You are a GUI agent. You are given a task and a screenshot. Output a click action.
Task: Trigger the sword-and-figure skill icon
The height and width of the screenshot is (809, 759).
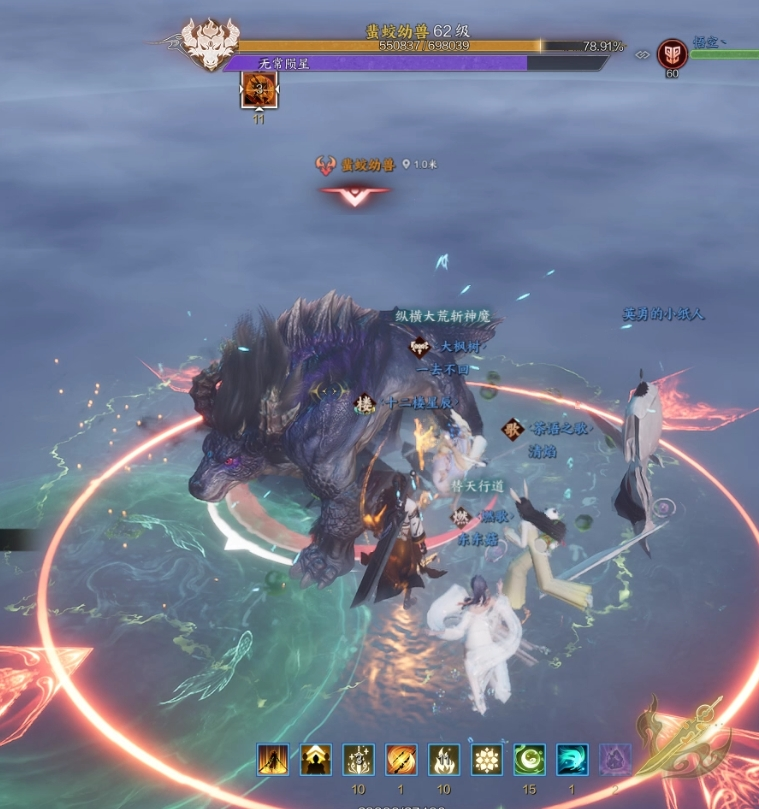(x=359, y=760)
